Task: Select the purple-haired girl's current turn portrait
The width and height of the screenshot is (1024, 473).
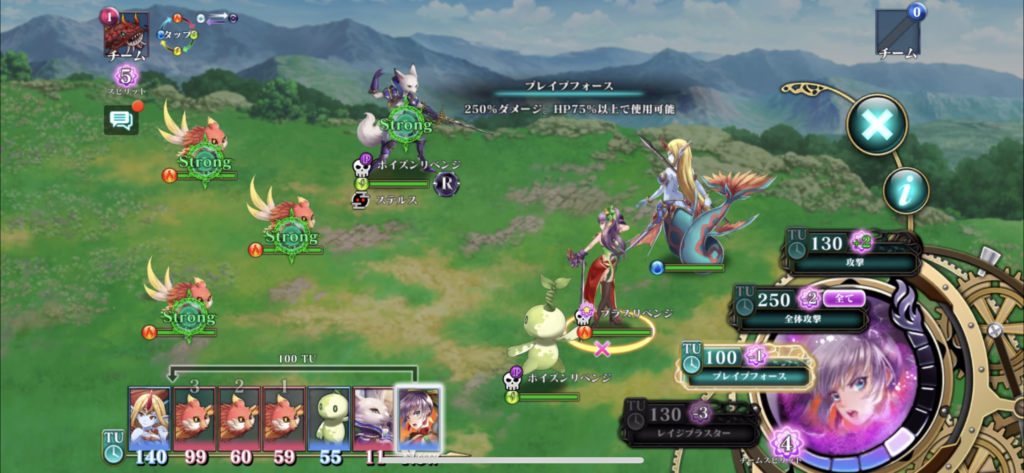Action: 418,417
